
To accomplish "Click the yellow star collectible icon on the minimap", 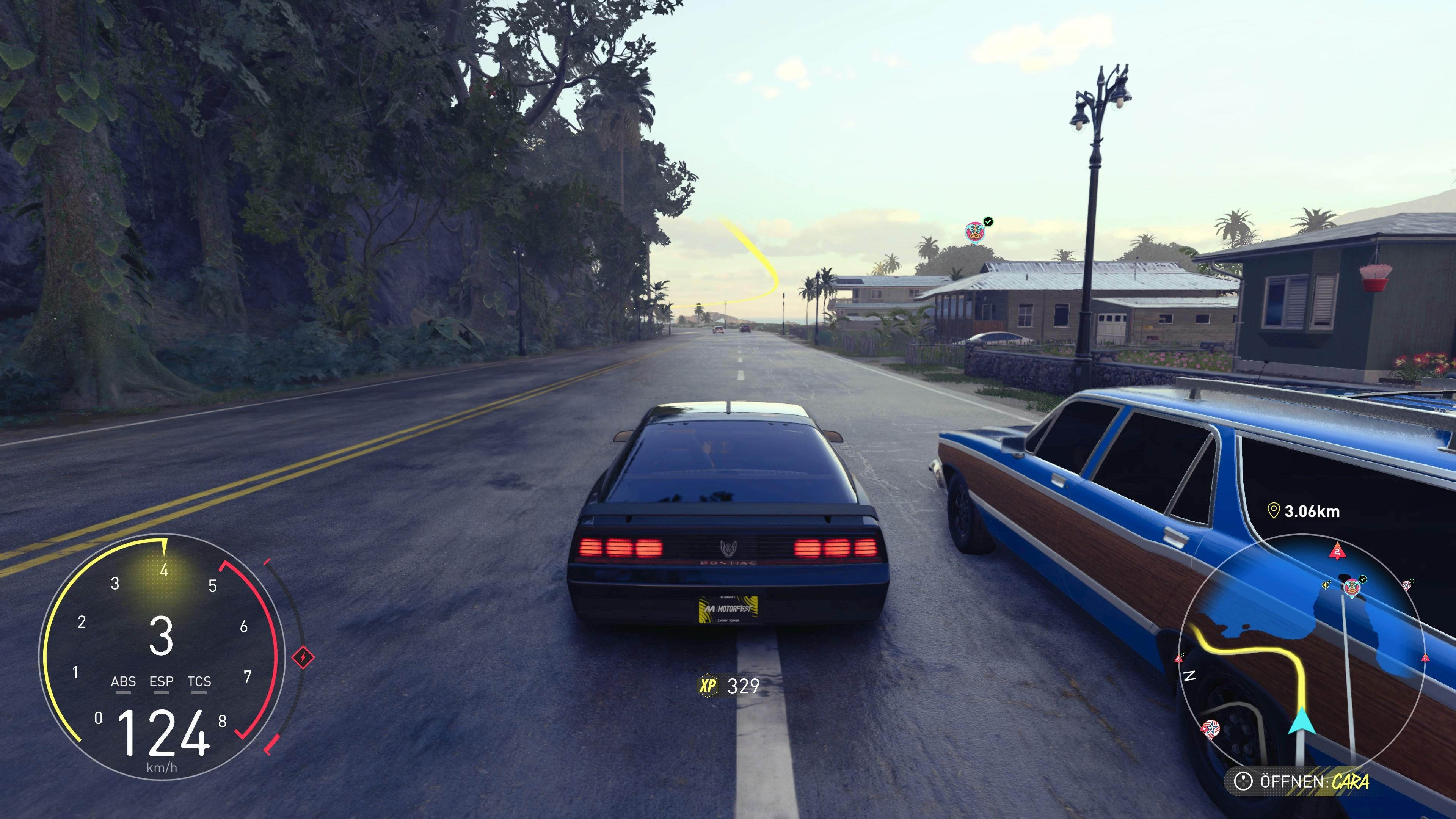I will [1326, 585].
